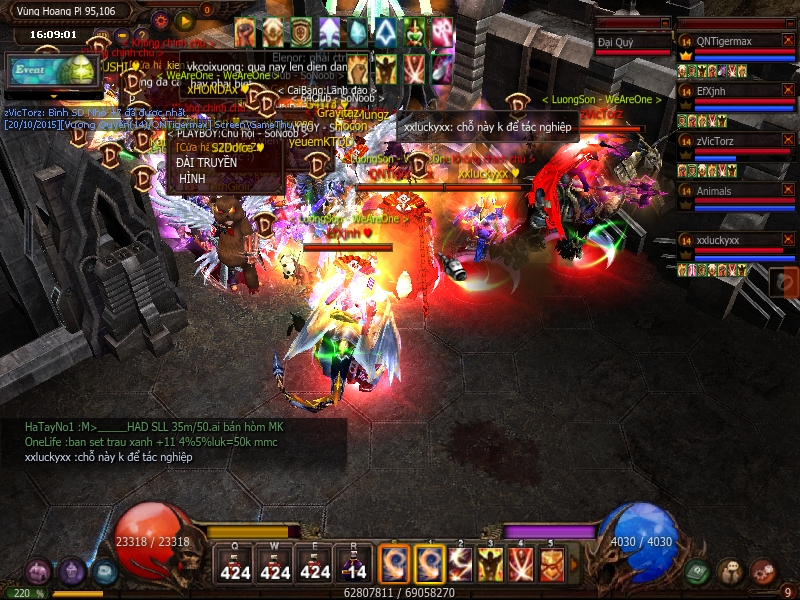This screenshot has height=600, width=800.
Task: Remove zVicTorz from the party list
Action: (x=787, y=141)
